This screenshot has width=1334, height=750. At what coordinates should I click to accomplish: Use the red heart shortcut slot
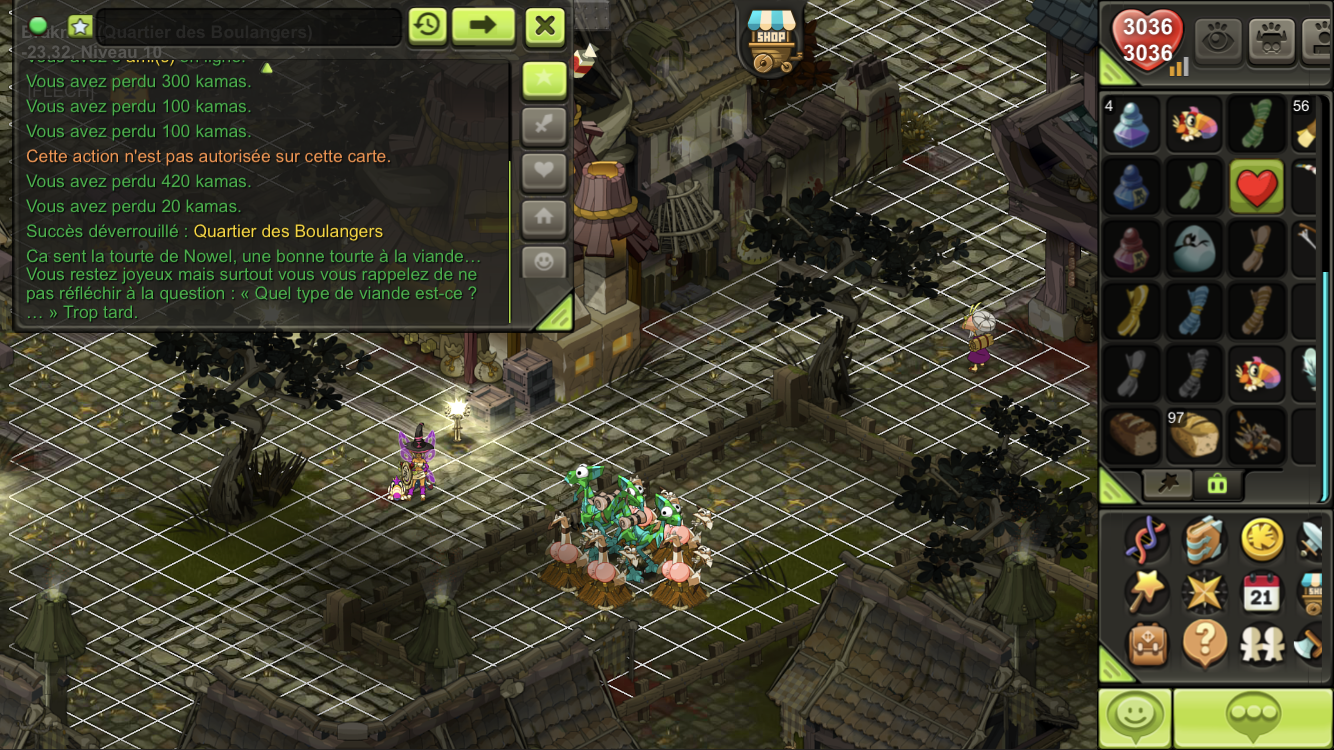[x=1257, y=186]
